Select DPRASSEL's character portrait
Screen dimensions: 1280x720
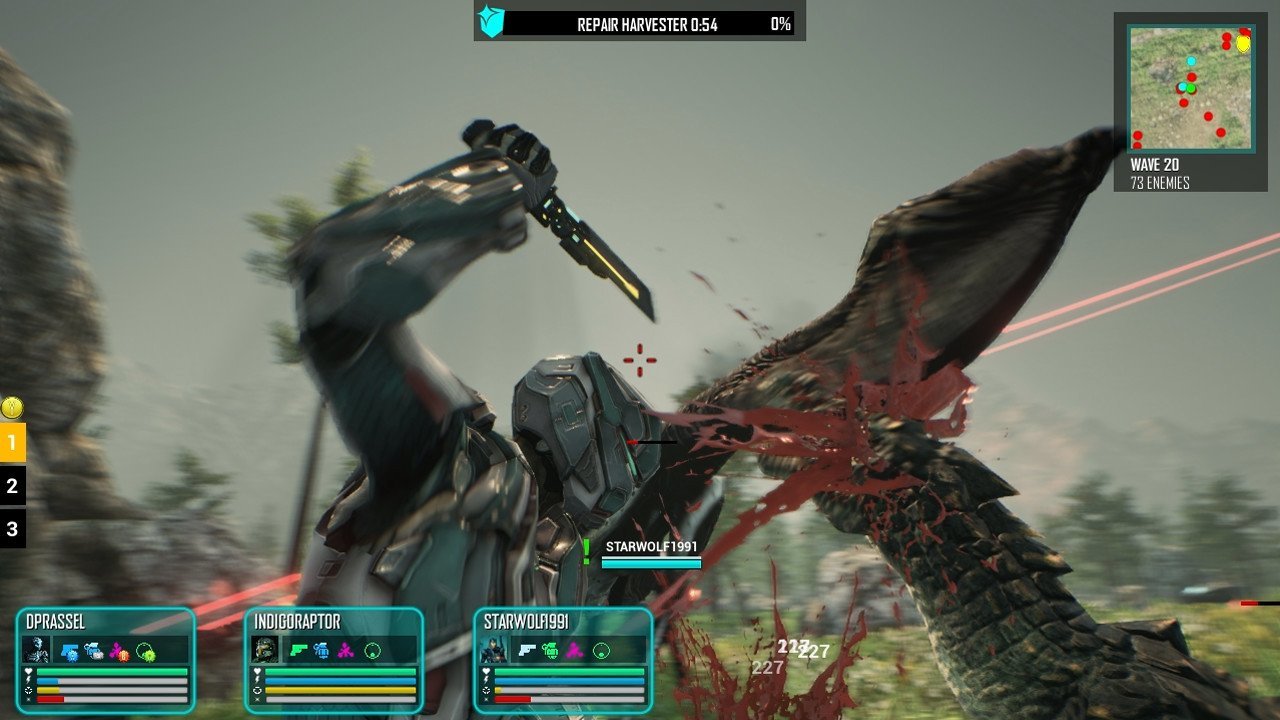point(35,650)
